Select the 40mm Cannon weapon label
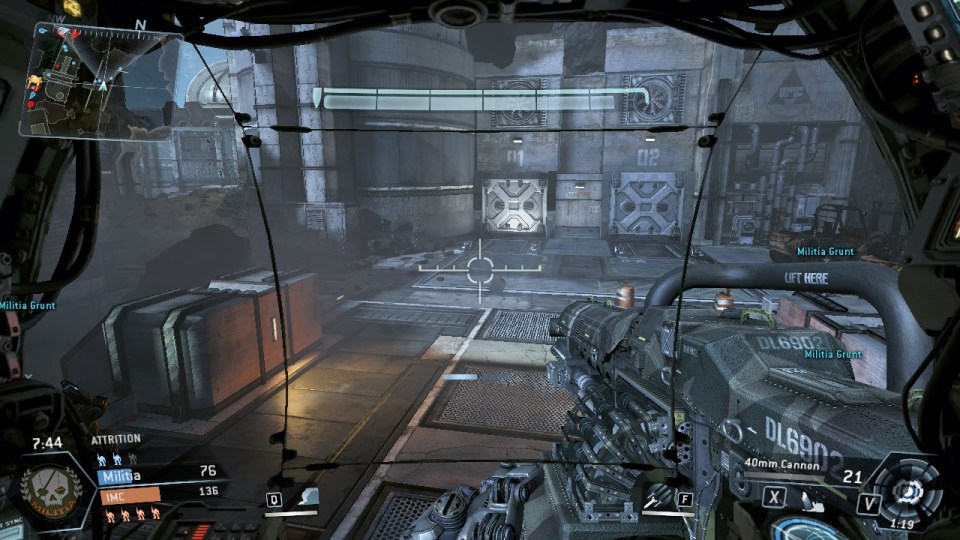This screenshot has height=540, width=960. (x=782, y=464)
